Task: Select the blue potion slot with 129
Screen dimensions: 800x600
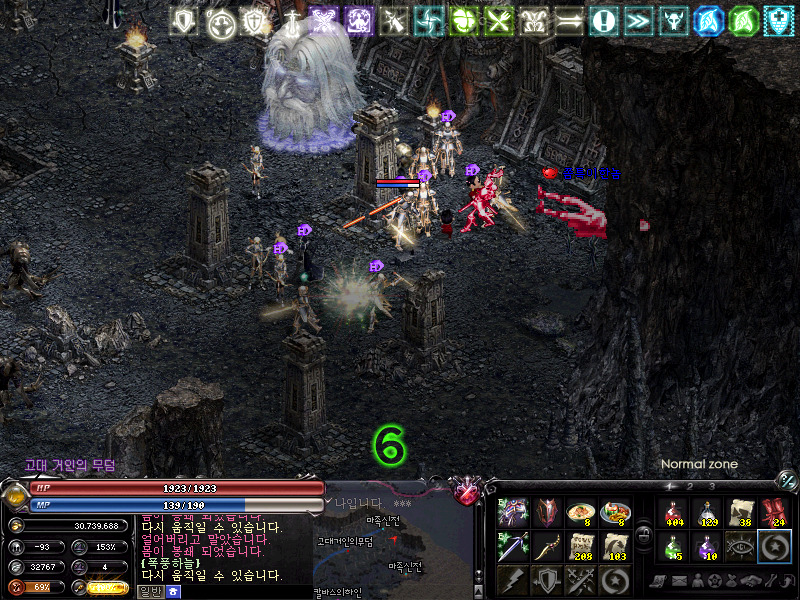Action: pyautogui.click(x=708, y=512)
